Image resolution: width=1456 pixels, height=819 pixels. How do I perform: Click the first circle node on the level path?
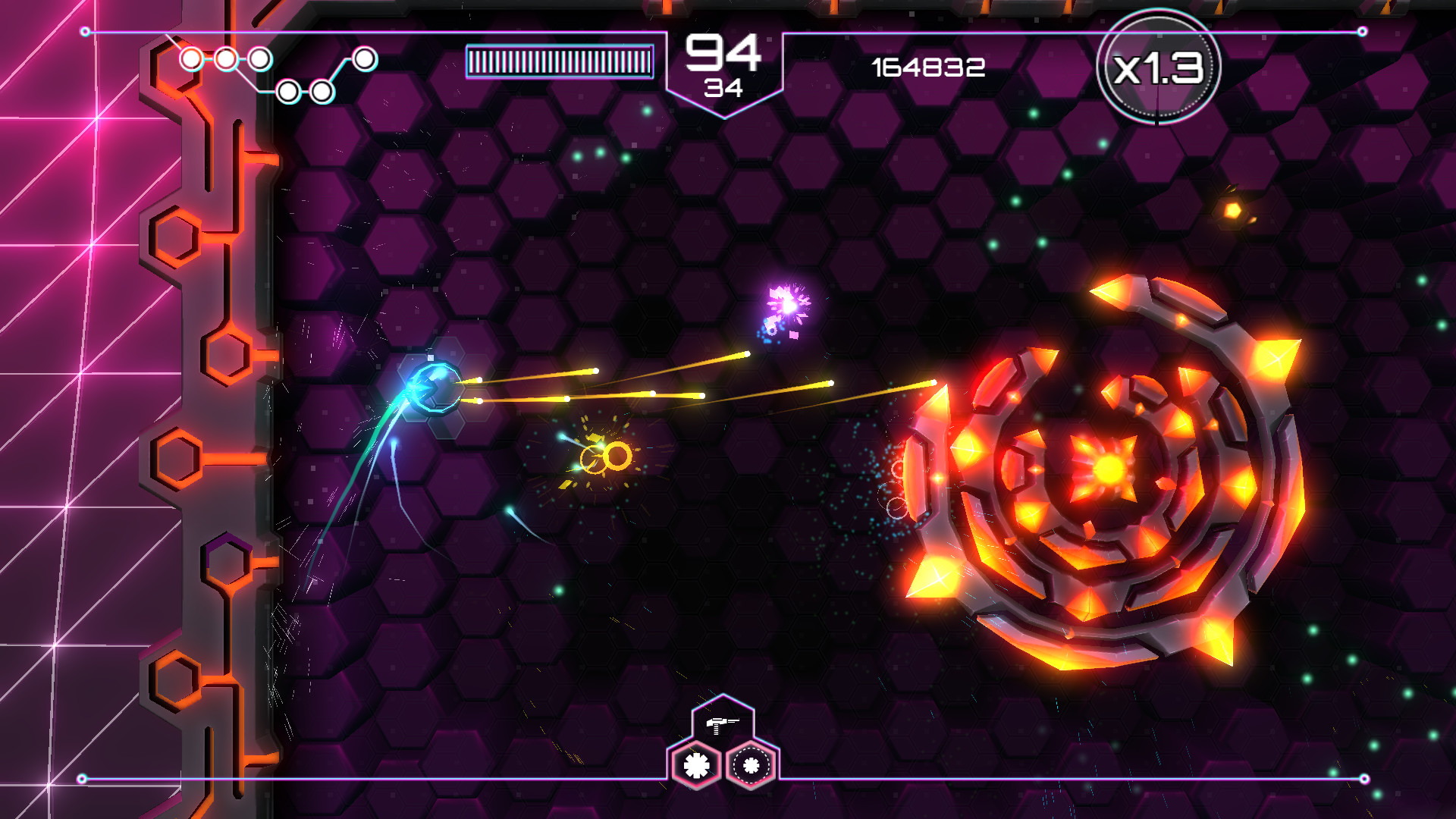point(190,59)
